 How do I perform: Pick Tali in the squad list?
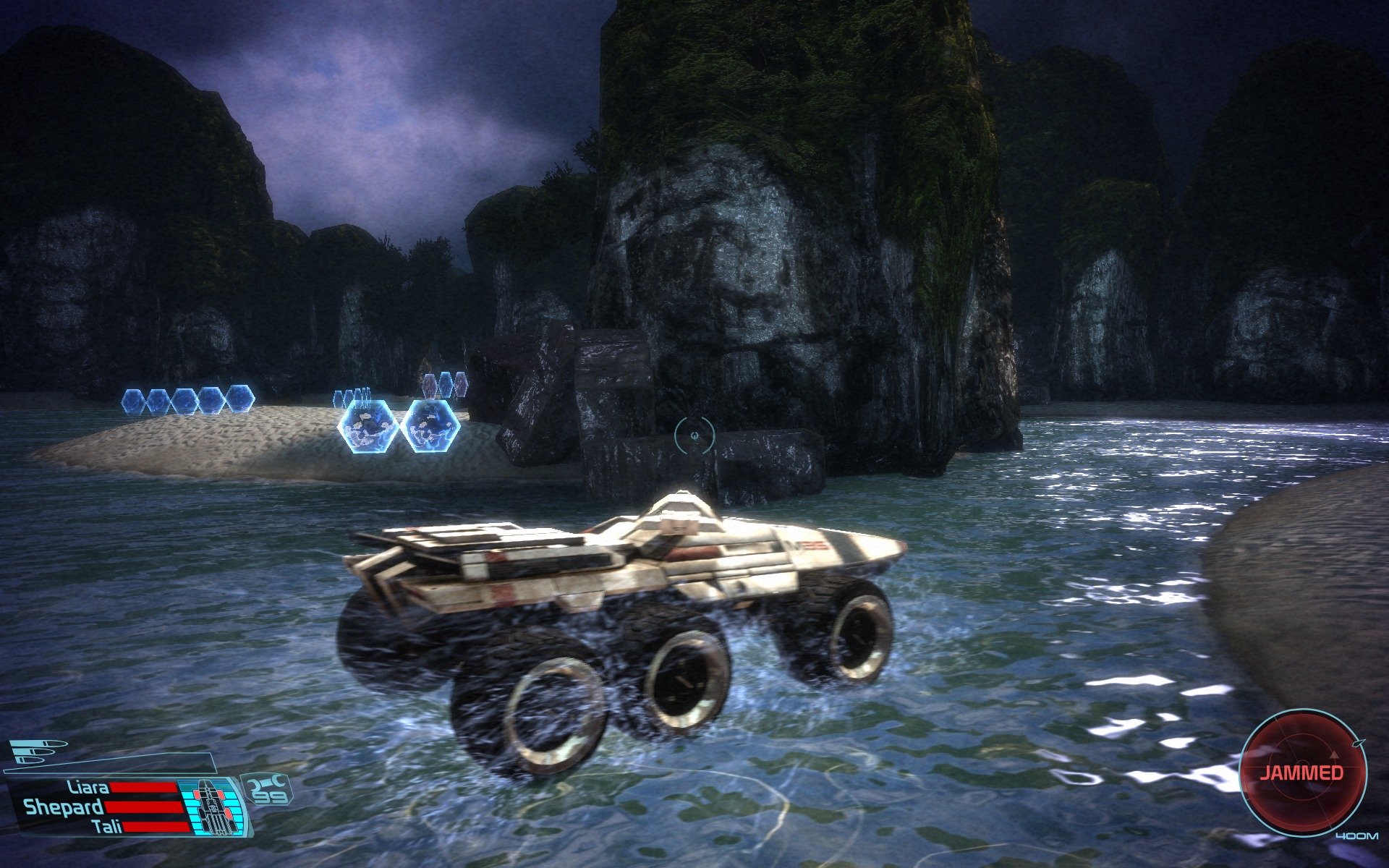tap(107, 826)
